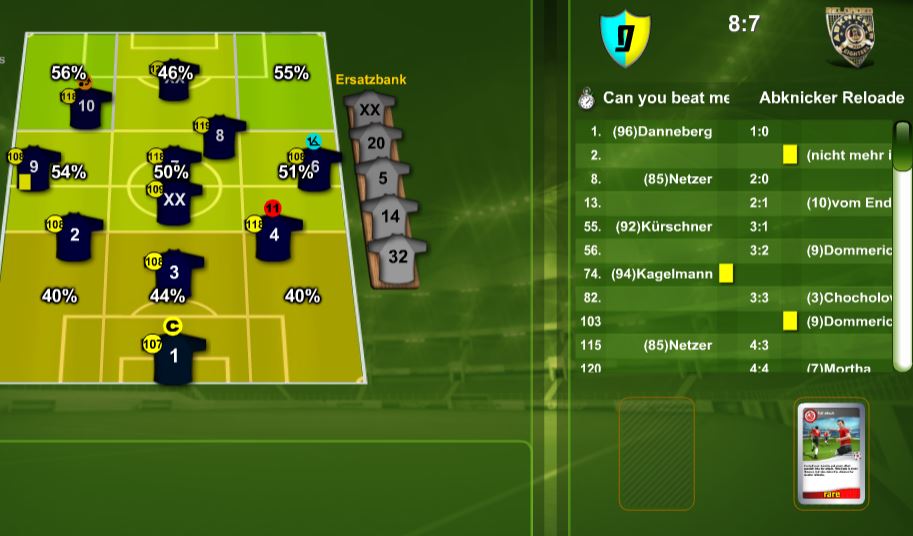Image resolution: width=913 pixels, height=536 pixels.
Task: Select the XX jersey in the centre circle
Action: 174,200
